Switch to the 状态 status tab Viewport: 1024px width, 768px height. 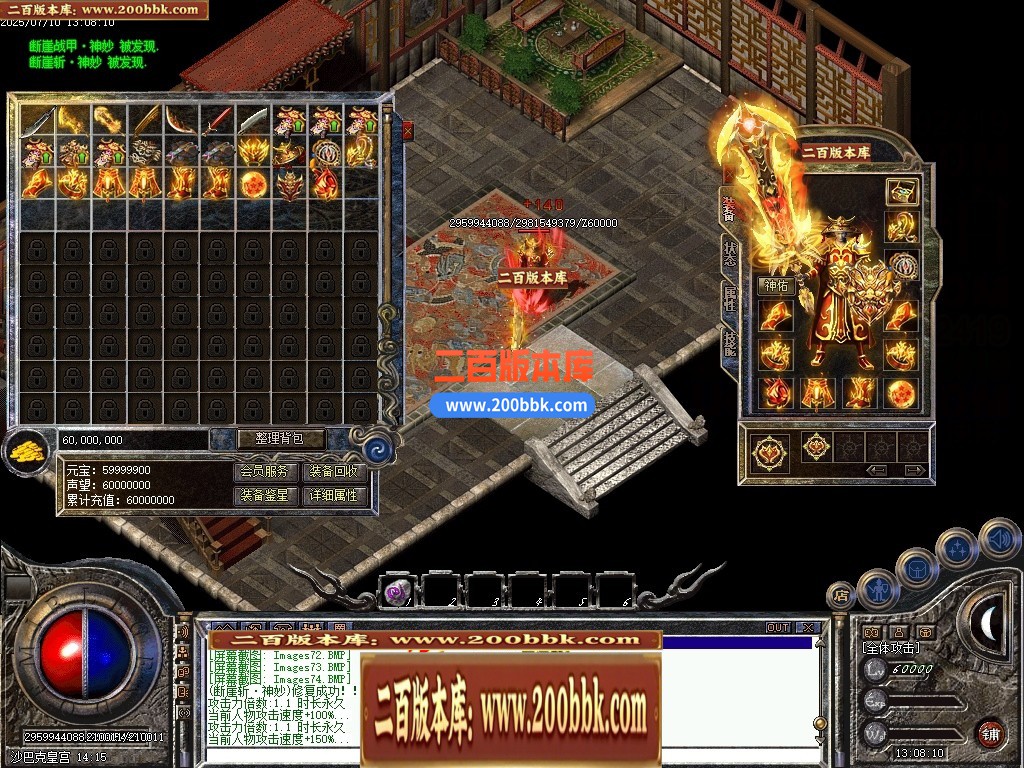point(730,254)
